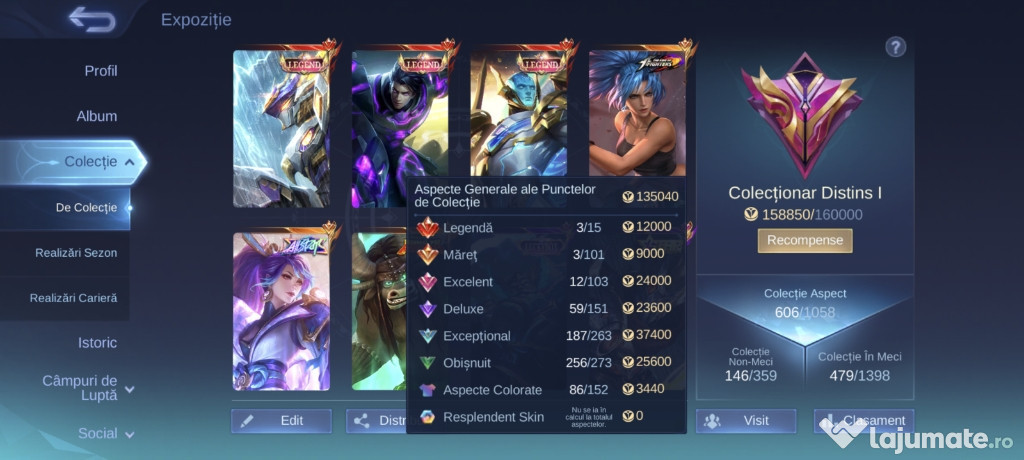Switch to the De Colecție sub-tab

point(86,207)
